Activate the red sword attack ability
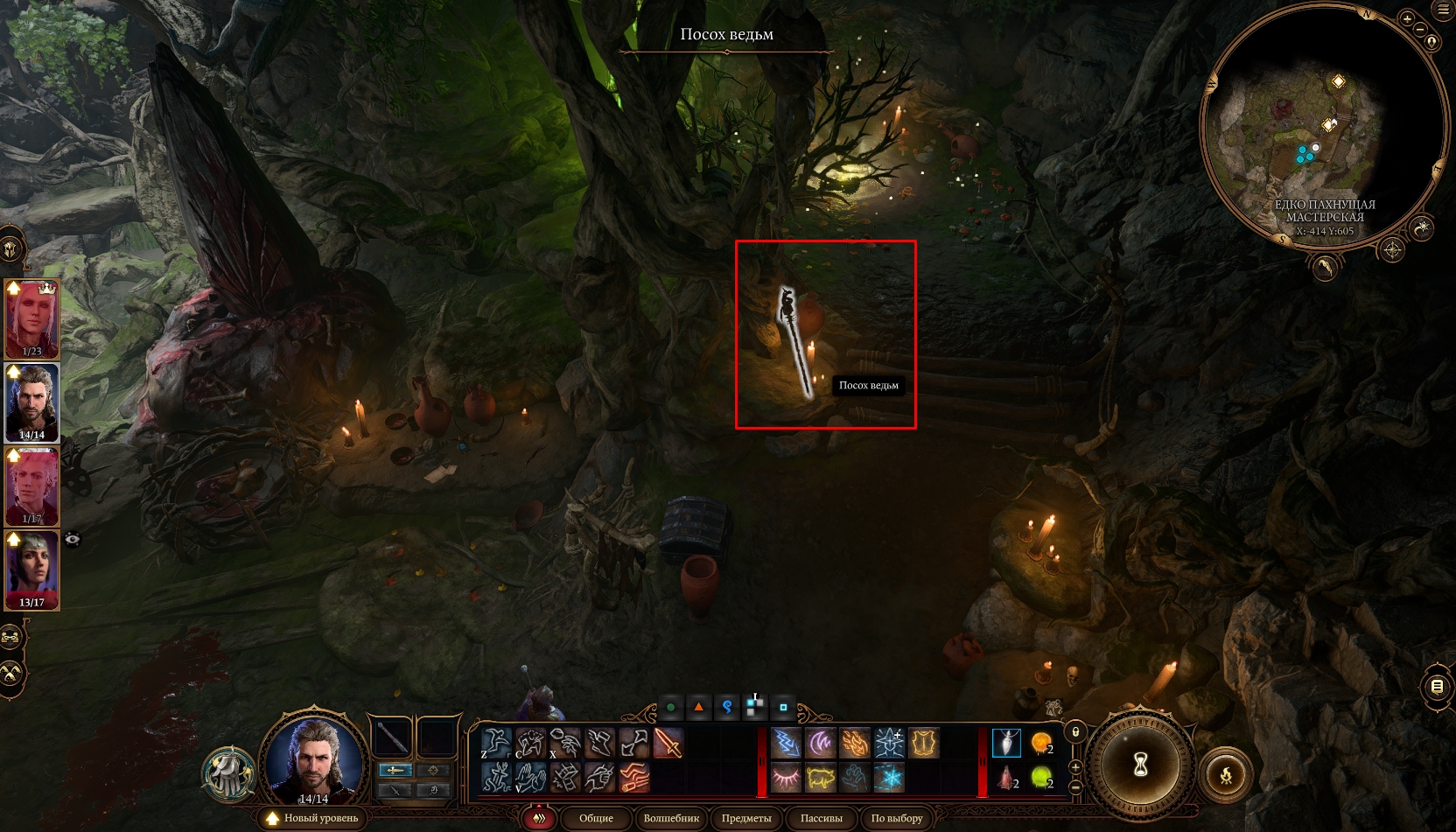Image resolution: width=1456 pixels, height=832 pixels. (x=668, y=744)
